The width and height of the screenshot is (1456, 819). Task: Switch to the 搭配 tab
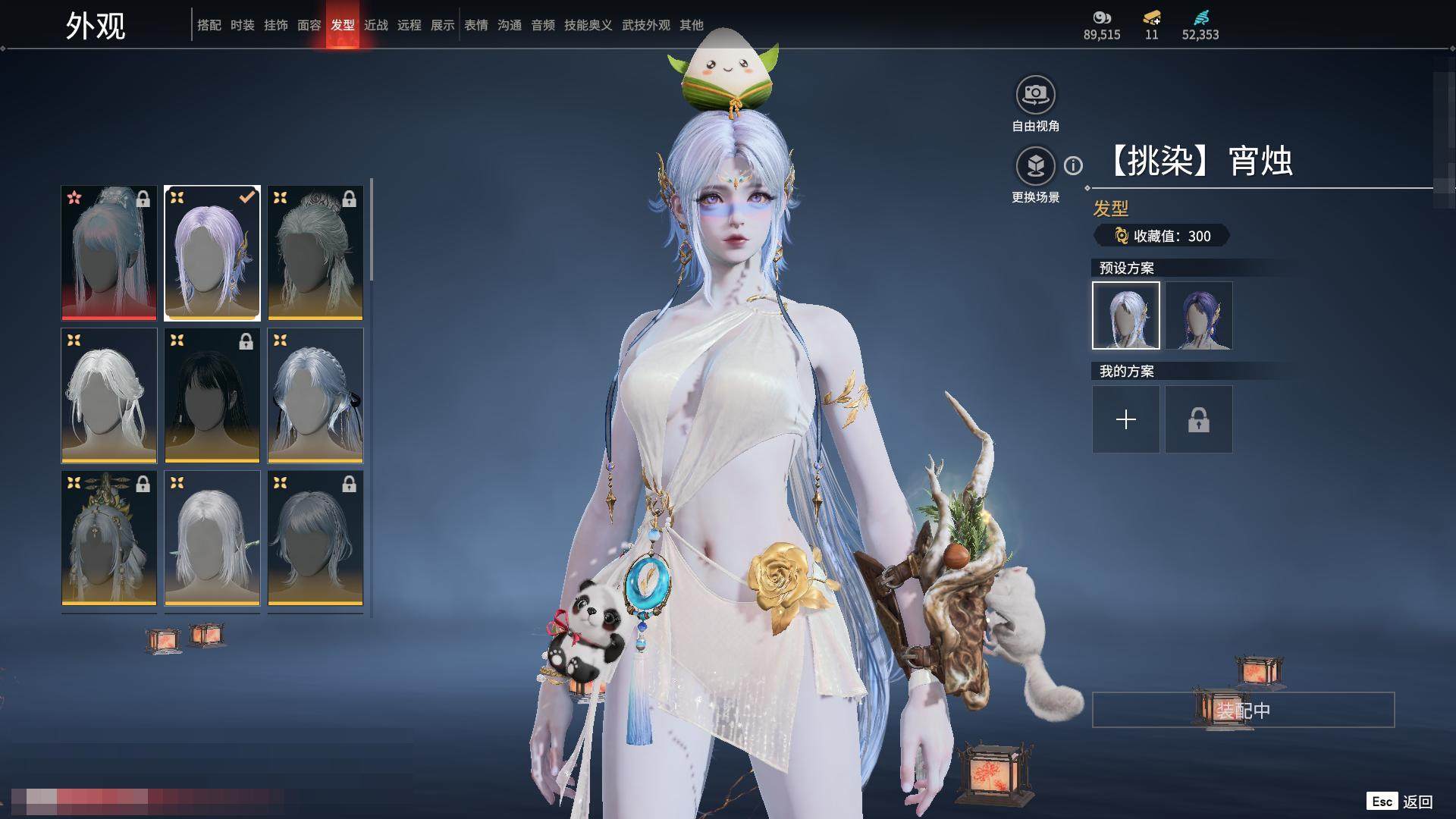click(209, 25)
